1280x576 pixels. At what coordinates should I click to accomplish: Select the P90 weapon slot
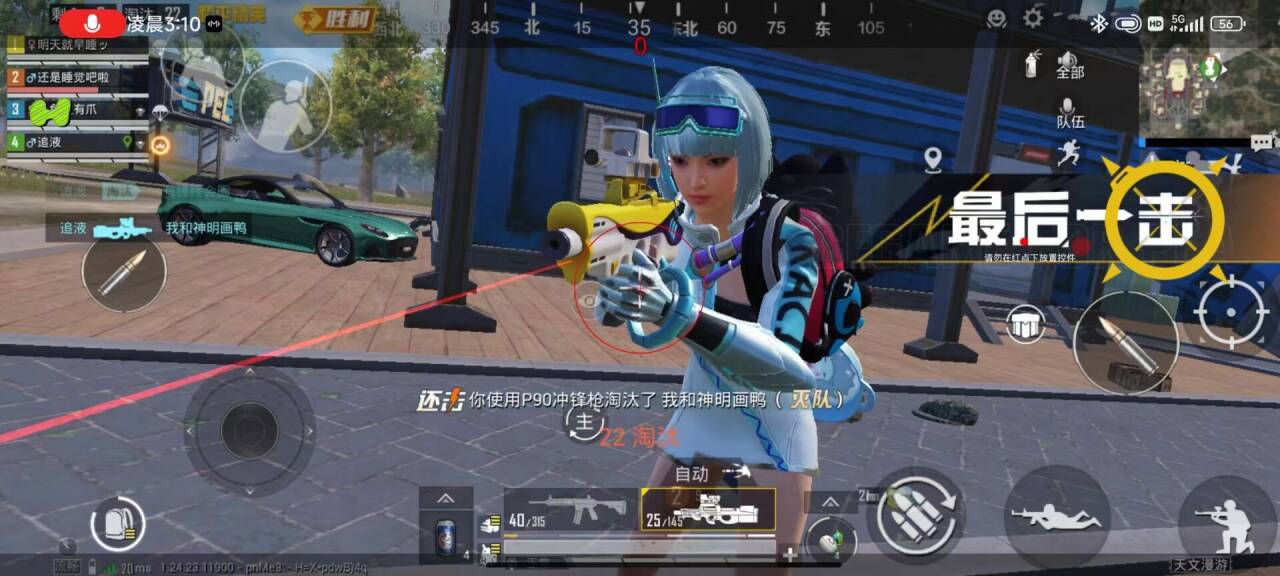pyautogui.click(x=708, y=509)
